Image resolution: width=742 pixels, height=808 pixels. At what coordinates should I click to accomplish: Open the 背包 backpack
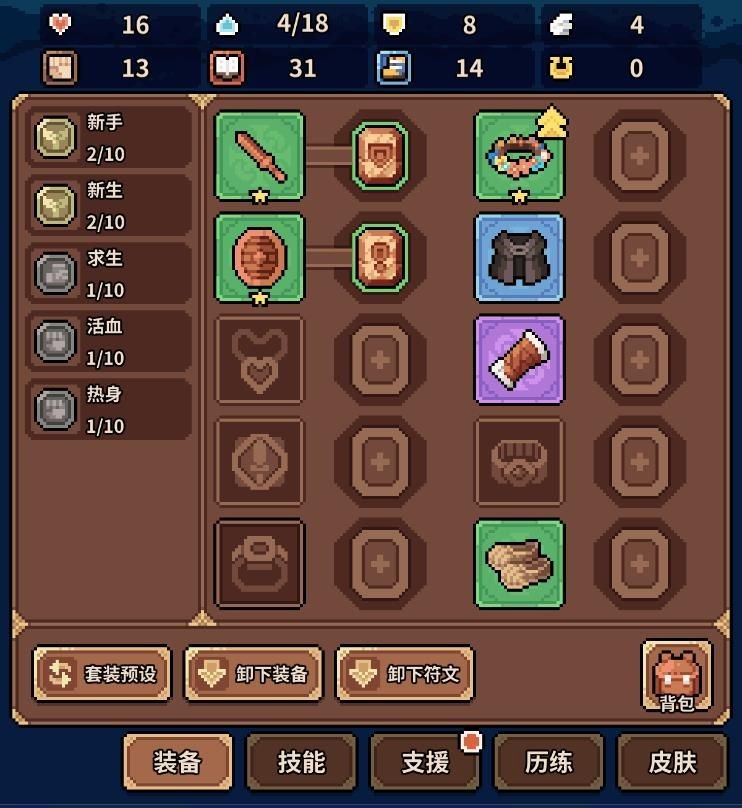pos(676,676)
